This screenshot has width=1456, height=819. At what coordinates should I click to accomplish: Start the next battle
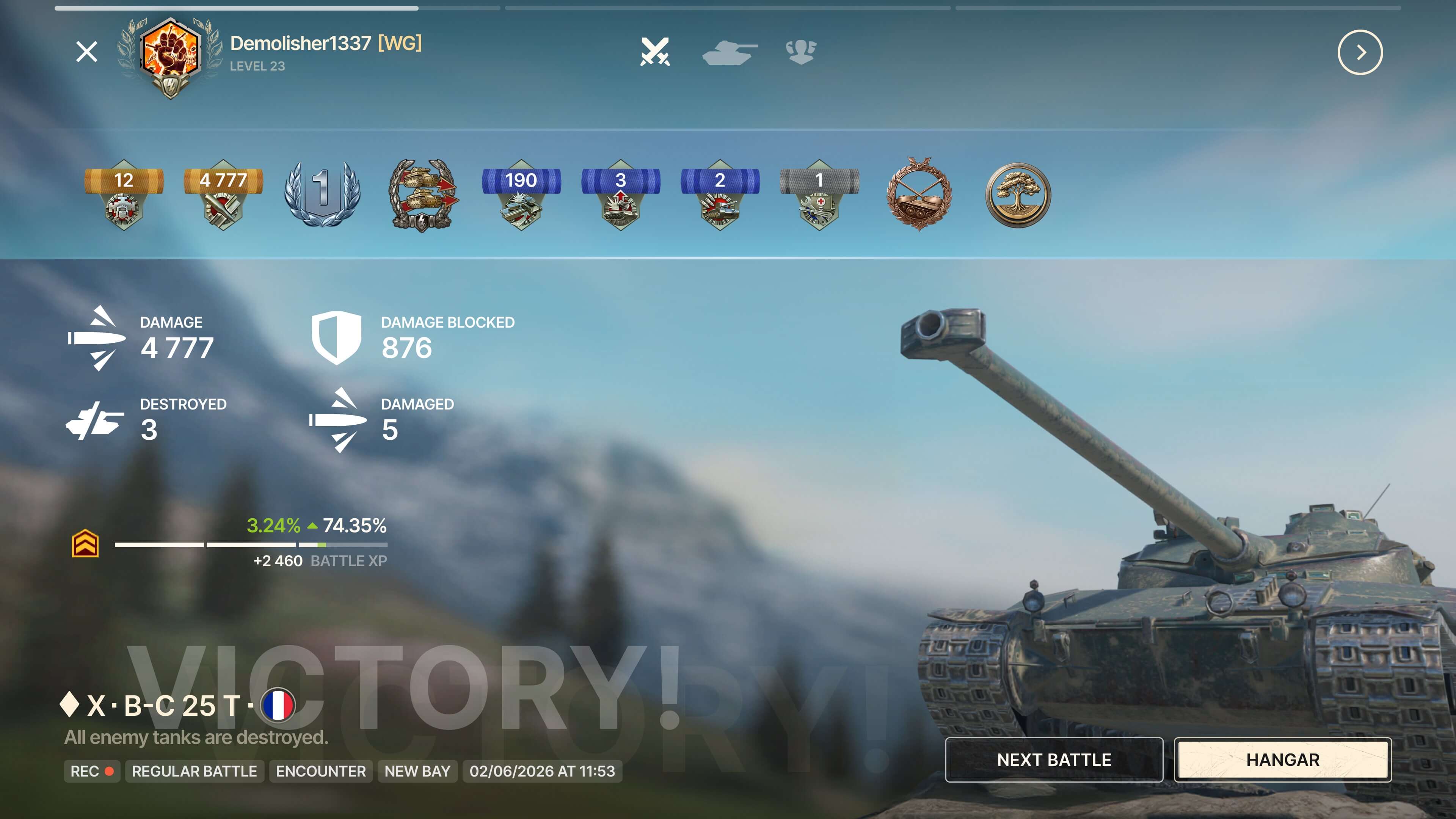1054,759
